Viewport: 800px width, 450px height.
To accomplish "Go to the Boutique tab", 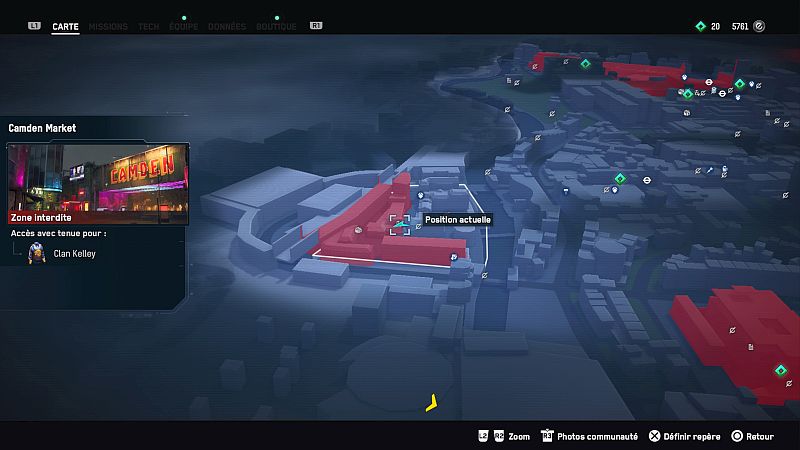I will click(276, 26).
